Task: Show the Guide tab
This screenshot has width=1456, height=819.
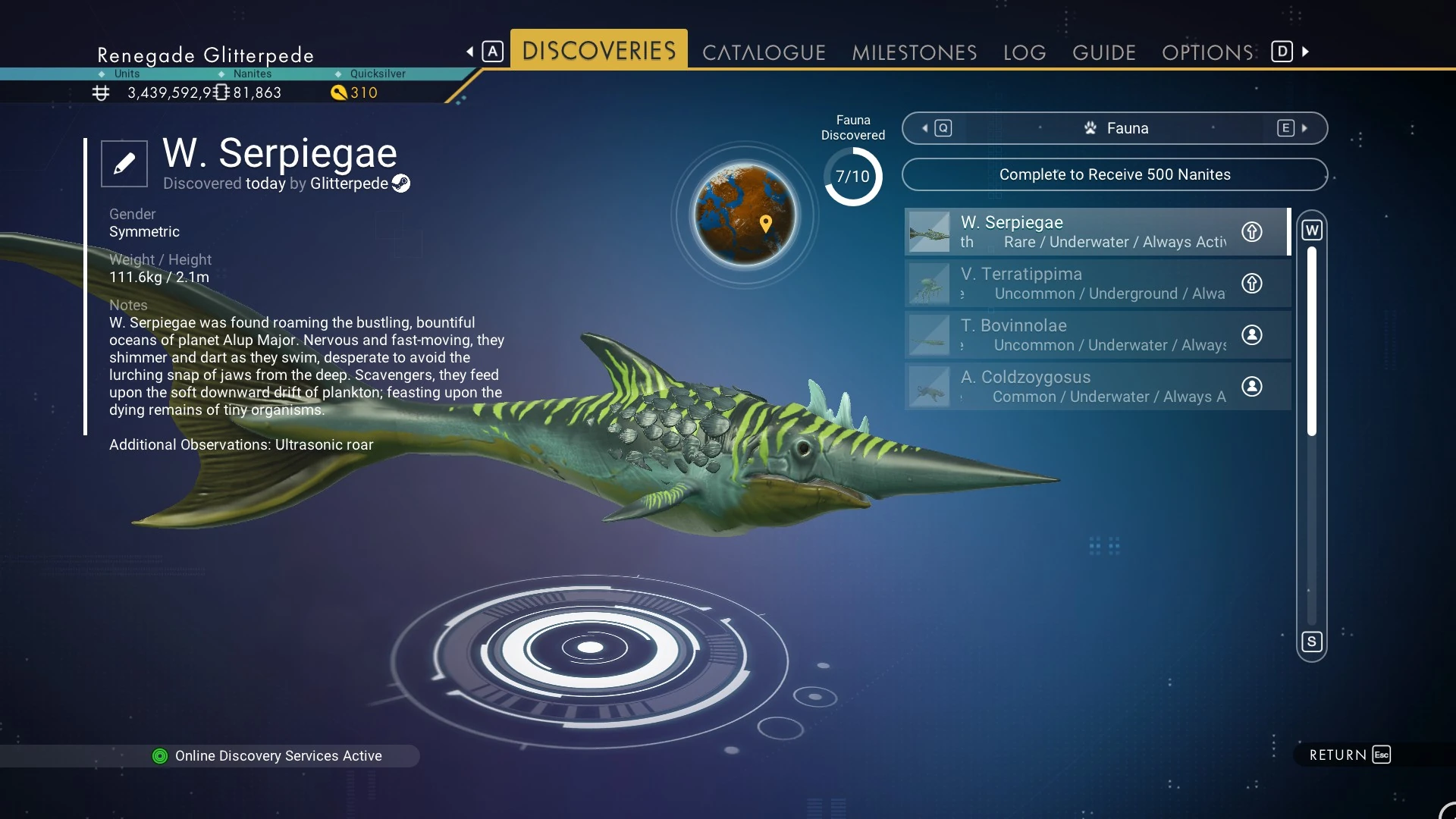Action: point(1103,52)
